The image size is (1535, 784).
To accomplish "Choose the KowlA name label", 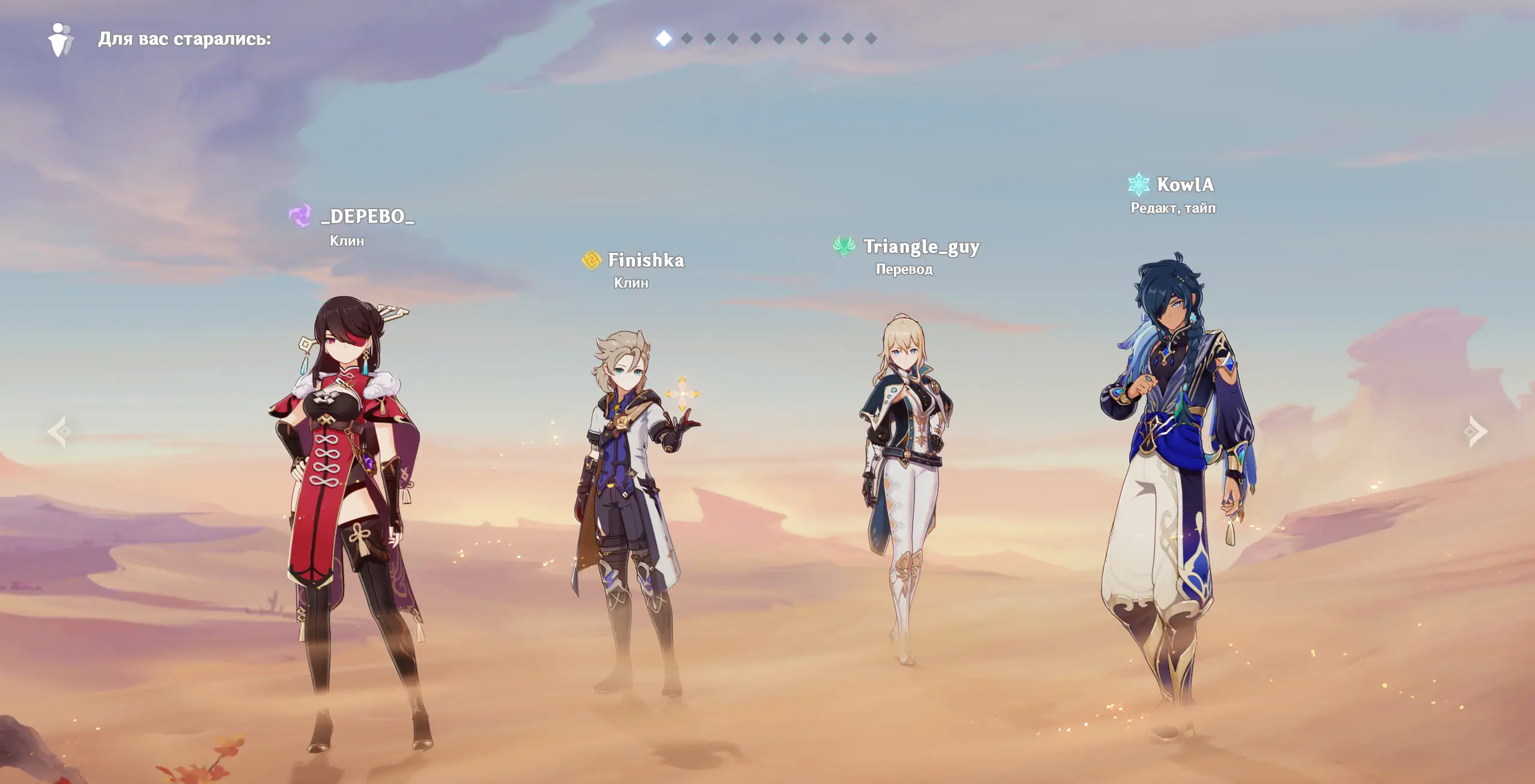I will [1185, 185].
